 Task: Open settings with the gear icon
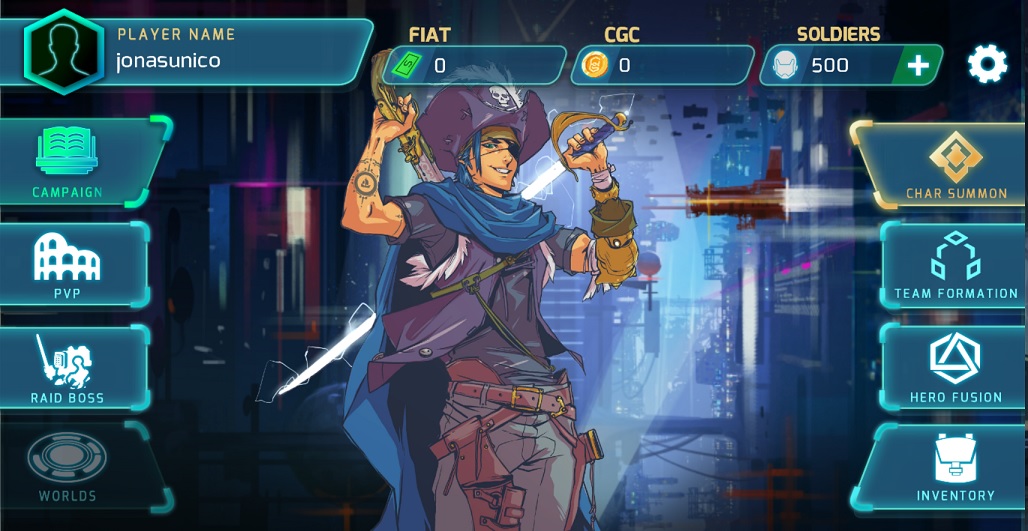987,65
